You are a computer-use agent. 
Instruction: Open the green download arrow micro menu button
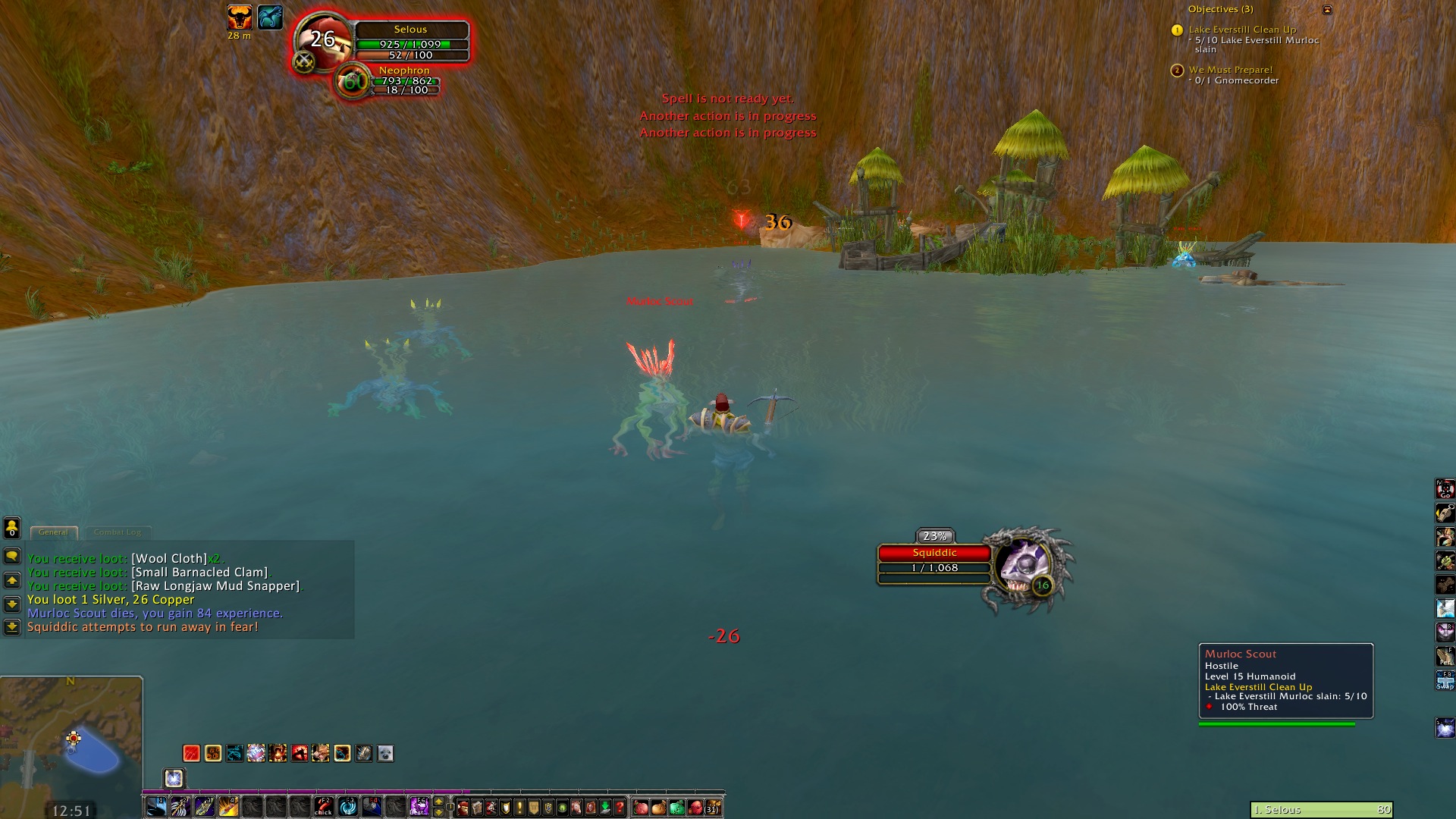click(x=605, y=807)
